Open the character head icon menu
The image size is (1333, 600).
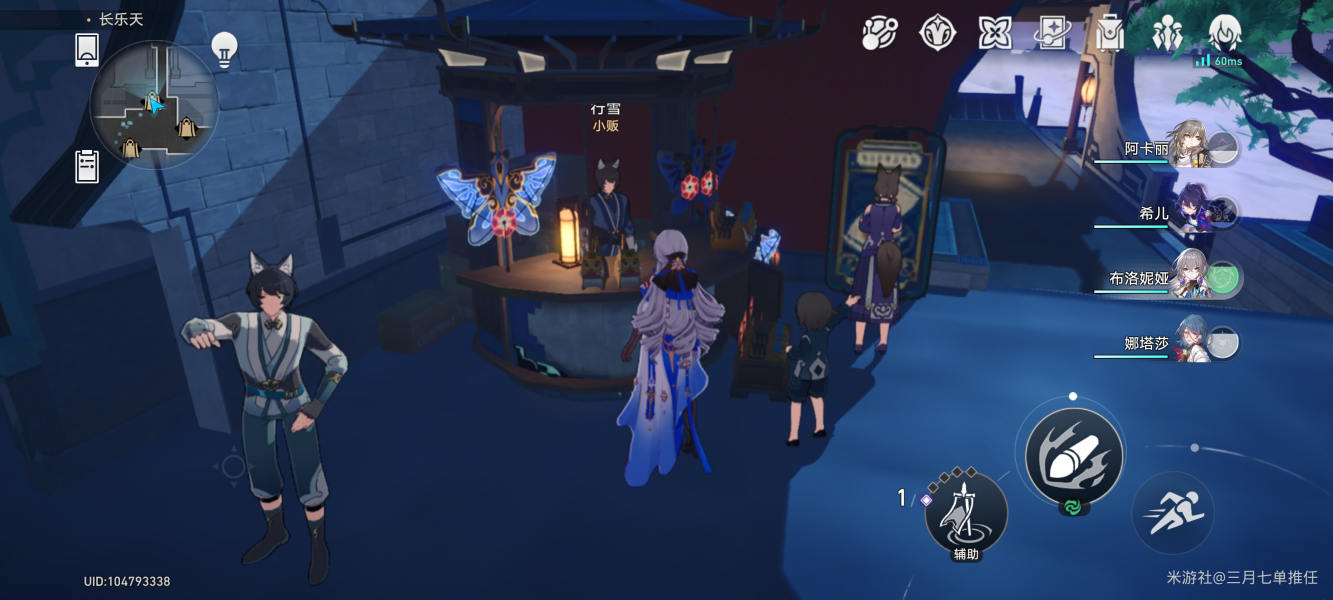pos(1224,33)
